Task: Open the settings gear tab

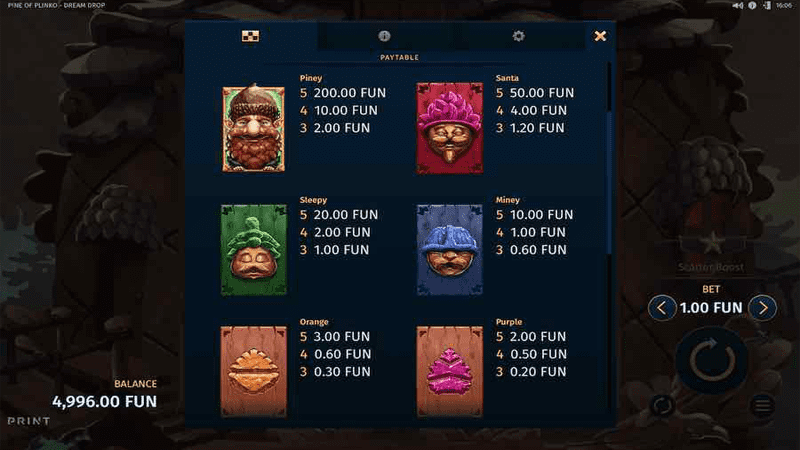Action: [518, 36]
